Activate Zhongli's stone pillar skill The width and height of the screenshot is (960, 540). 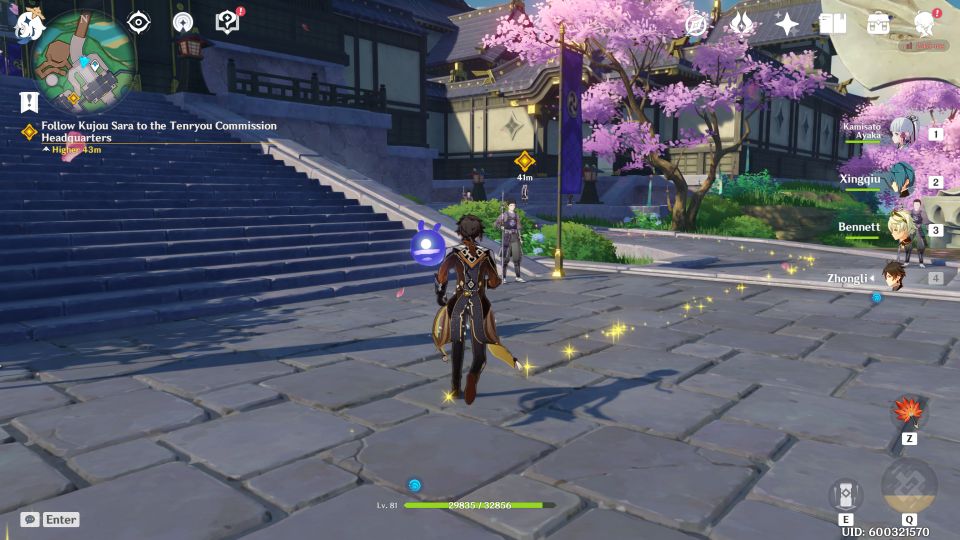point(845,494)
